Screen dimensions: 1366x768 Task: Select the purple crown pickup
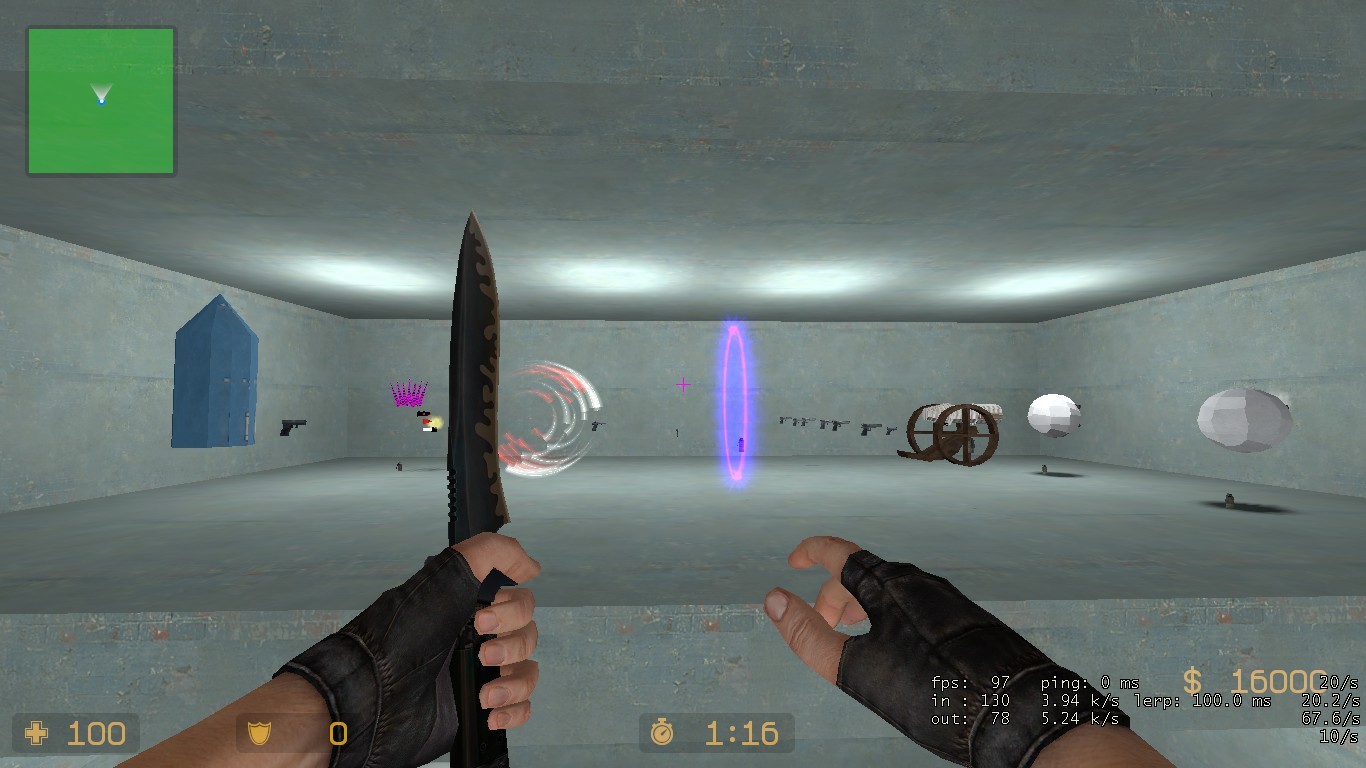[x=407, y=391]
